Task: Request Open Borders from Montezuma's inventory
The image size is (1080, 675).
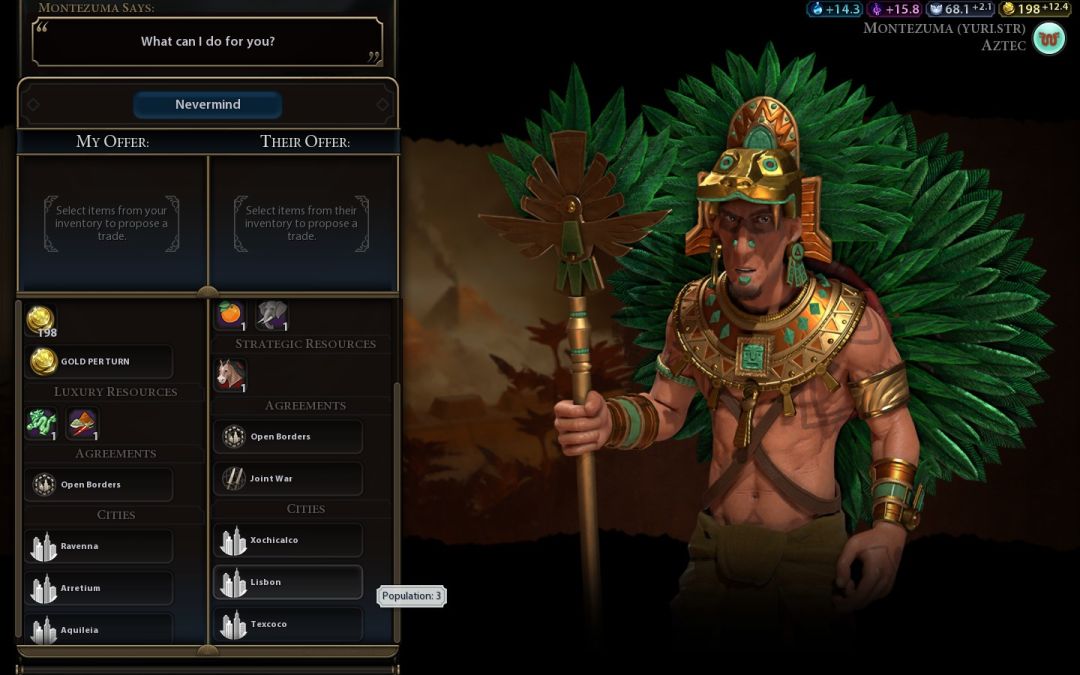Action: [288, 437]
